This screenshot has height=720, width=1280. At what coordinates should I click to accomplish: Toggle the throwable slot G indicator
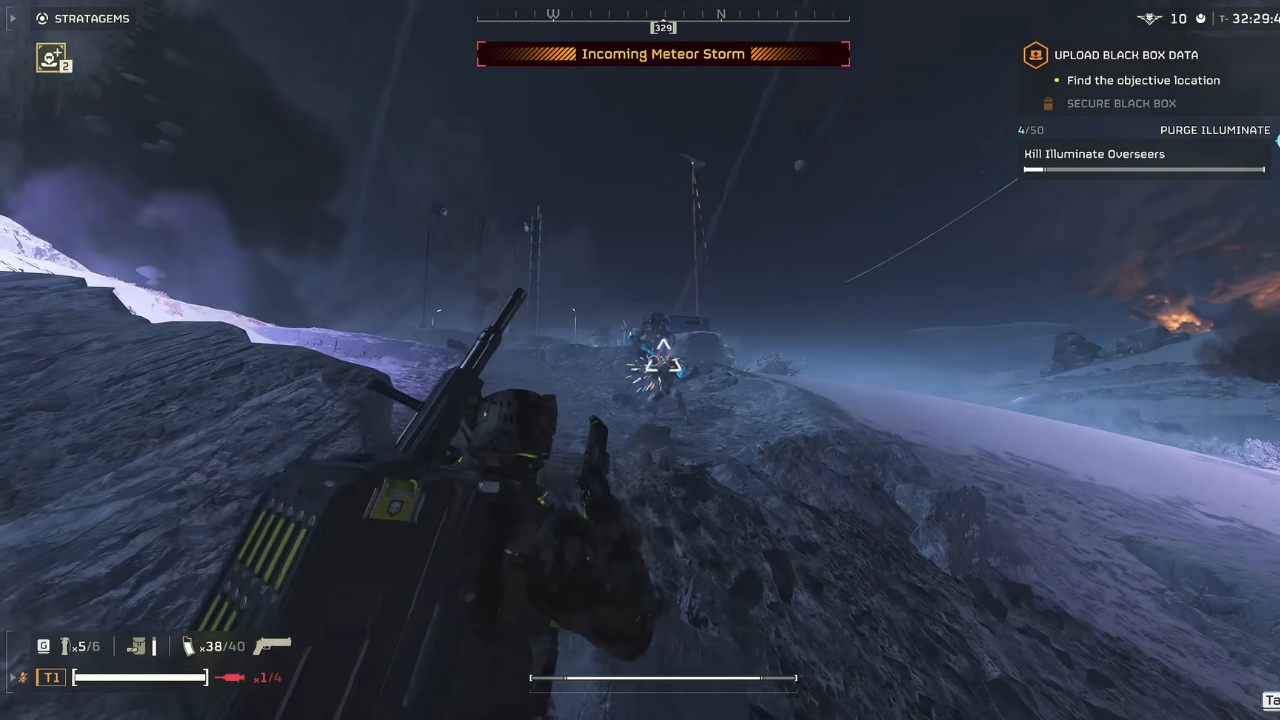[x=43, y=646]
